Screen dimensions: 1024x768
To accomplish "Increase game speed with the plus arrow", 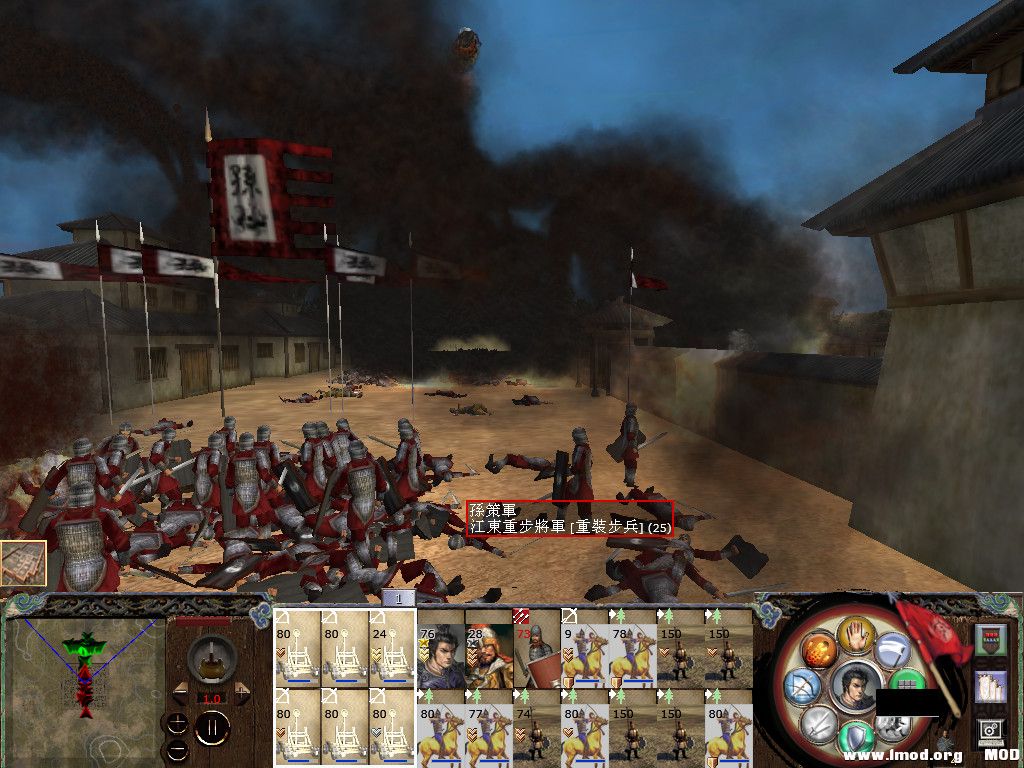I will click(243, 693).
